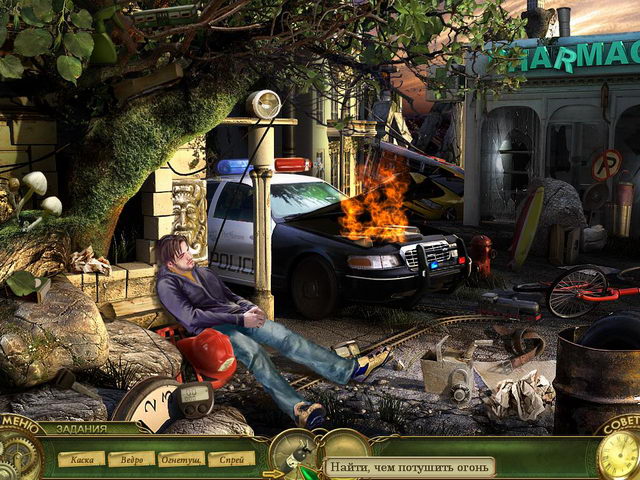Screen dimensions: 640x480
Task: Click the Совет hint clock button
Action: 617,452
